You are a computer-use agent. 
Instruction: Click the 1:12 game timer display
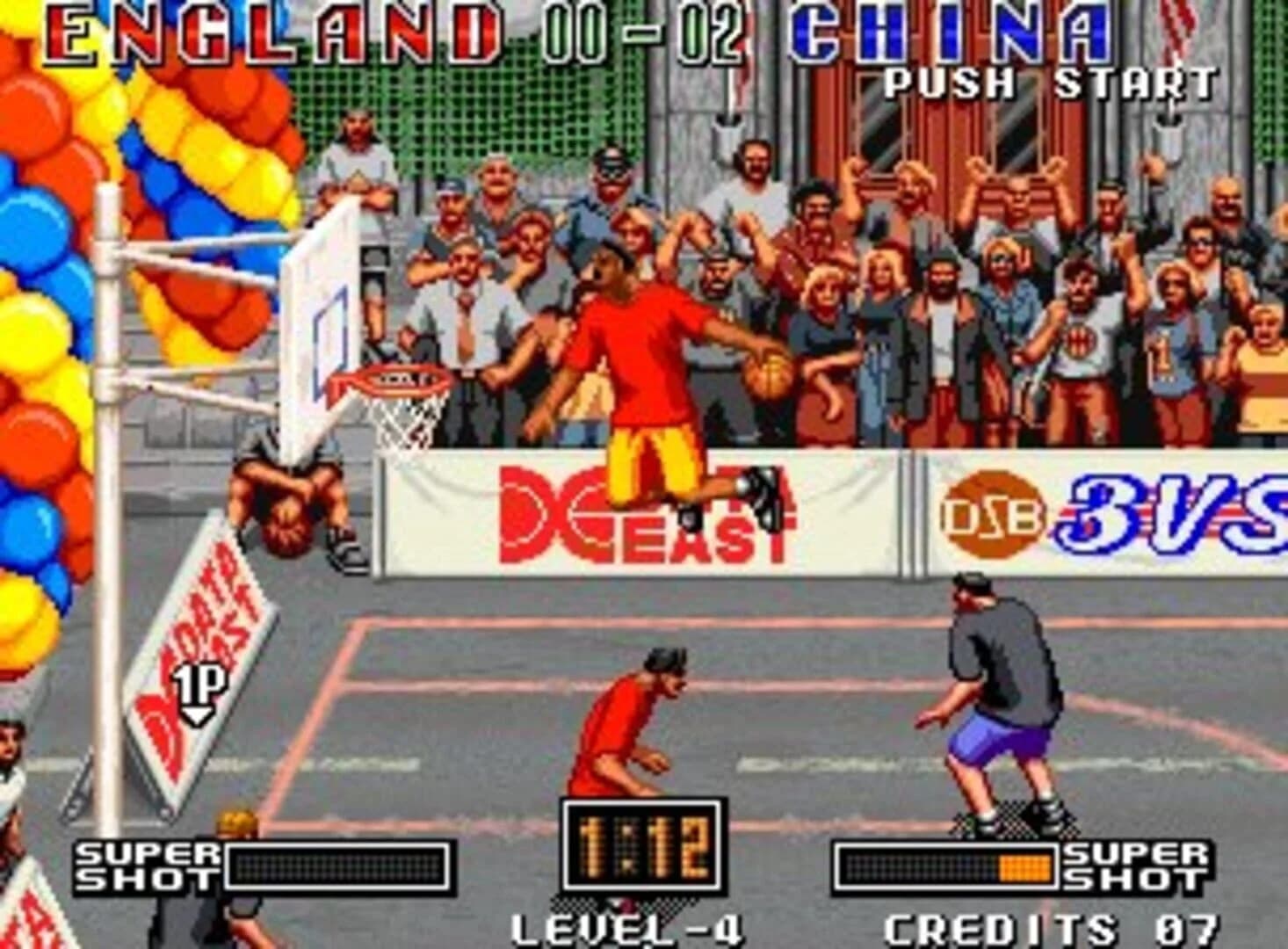click(644, 844)
